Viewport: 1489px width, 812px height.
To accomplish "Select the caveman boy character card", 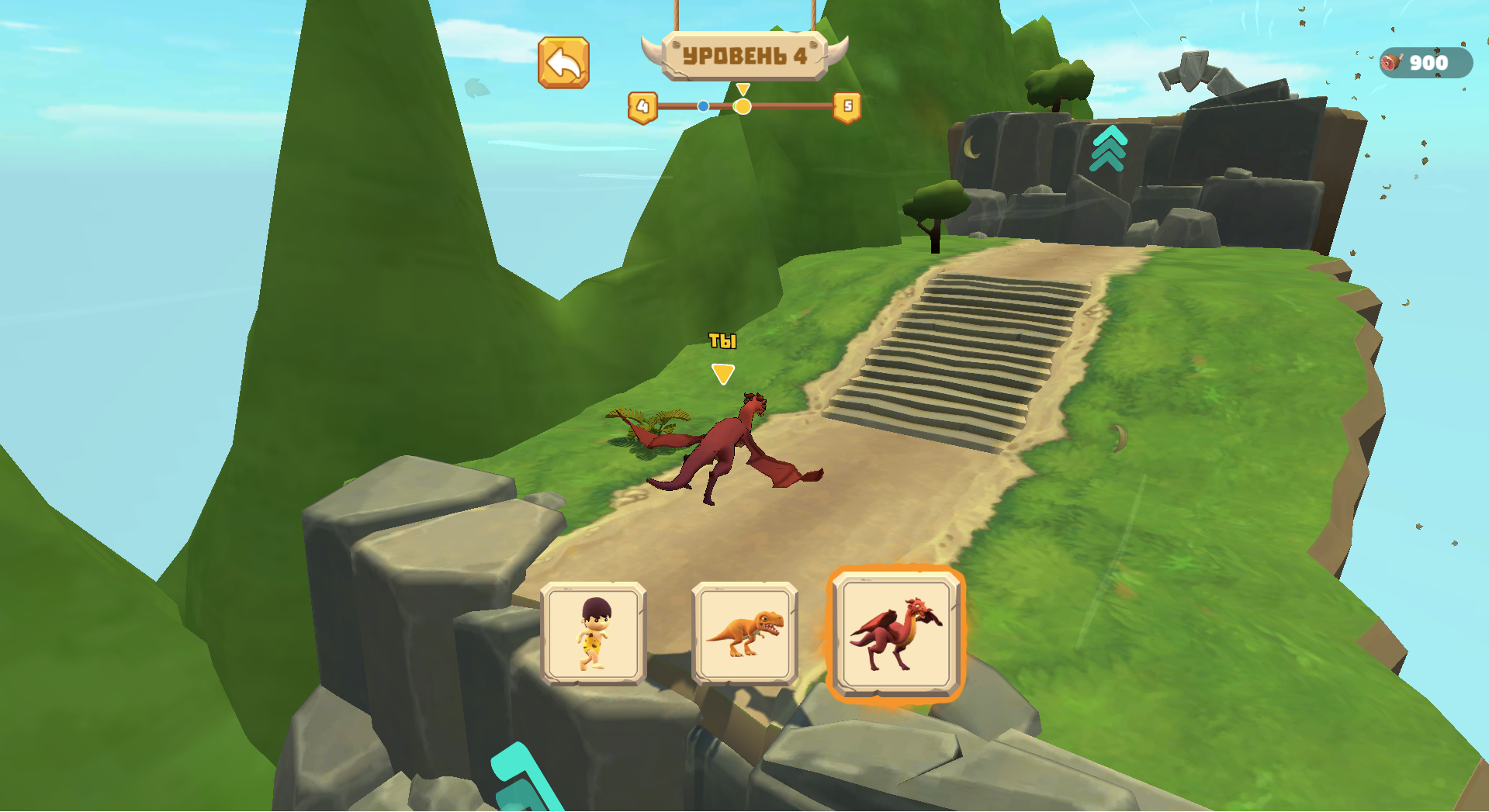I will coord(593,634).
